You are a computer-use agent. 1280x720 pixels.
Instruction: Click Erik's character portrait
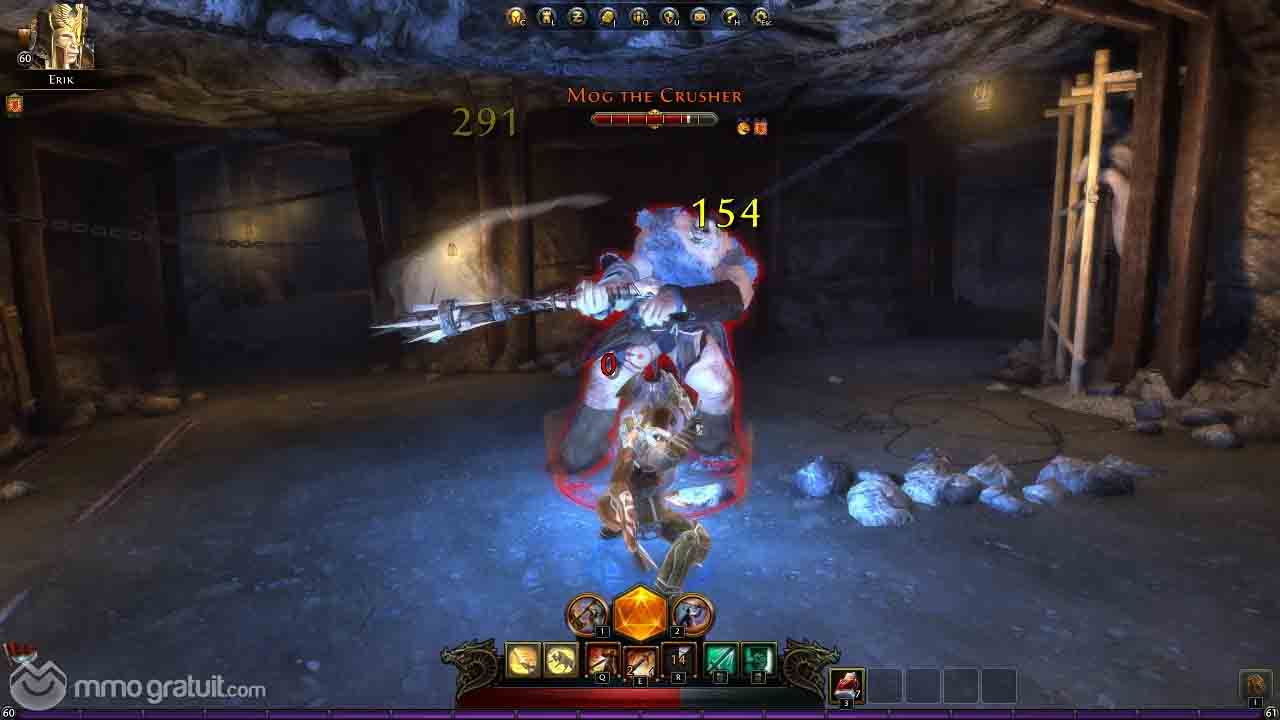(x=62, y=37)
